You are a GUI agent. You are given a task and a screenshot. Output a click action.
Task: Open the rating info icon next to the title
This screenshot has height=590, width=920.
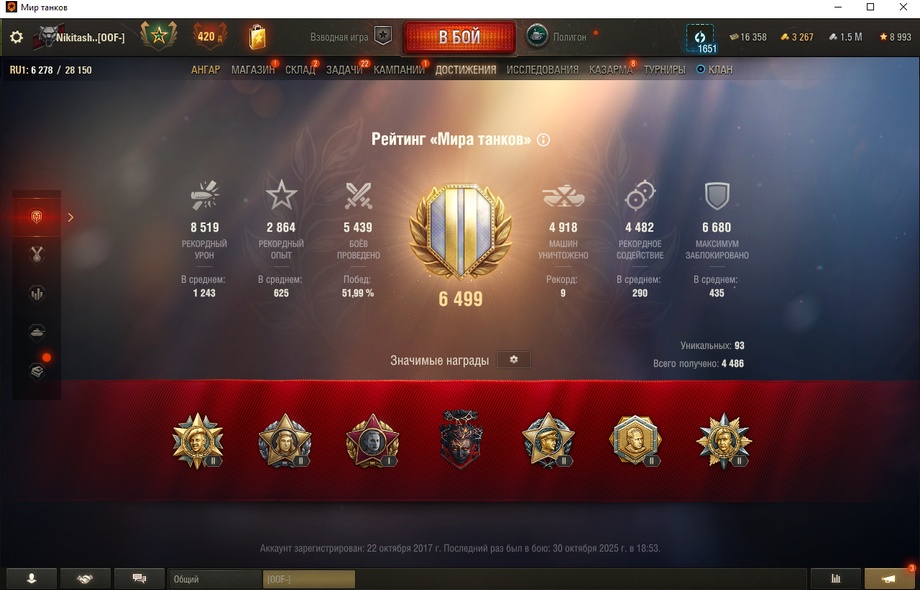[x=543, y=140]
